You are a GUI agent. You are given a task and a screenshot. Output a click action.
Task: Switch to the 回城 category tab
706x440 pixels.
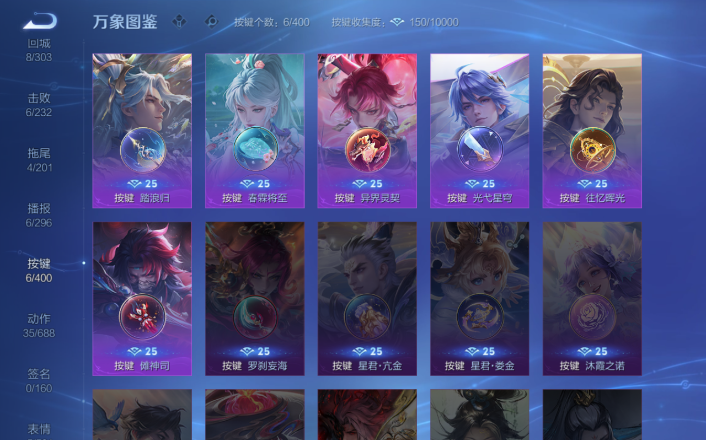tap(39, 49)
